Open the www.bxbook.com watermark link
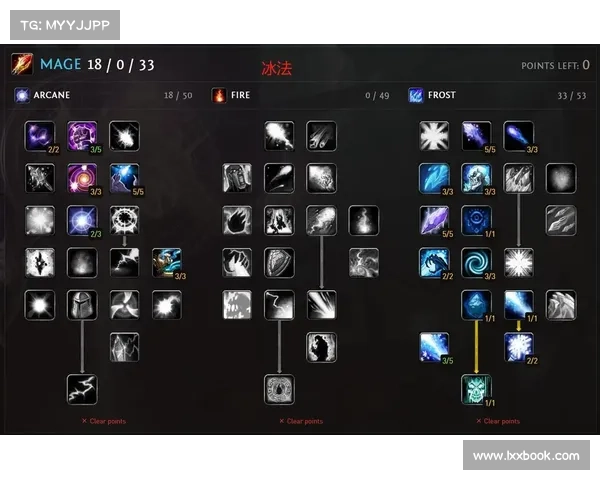This screenshot has height=480, width=600. (525, 456)
